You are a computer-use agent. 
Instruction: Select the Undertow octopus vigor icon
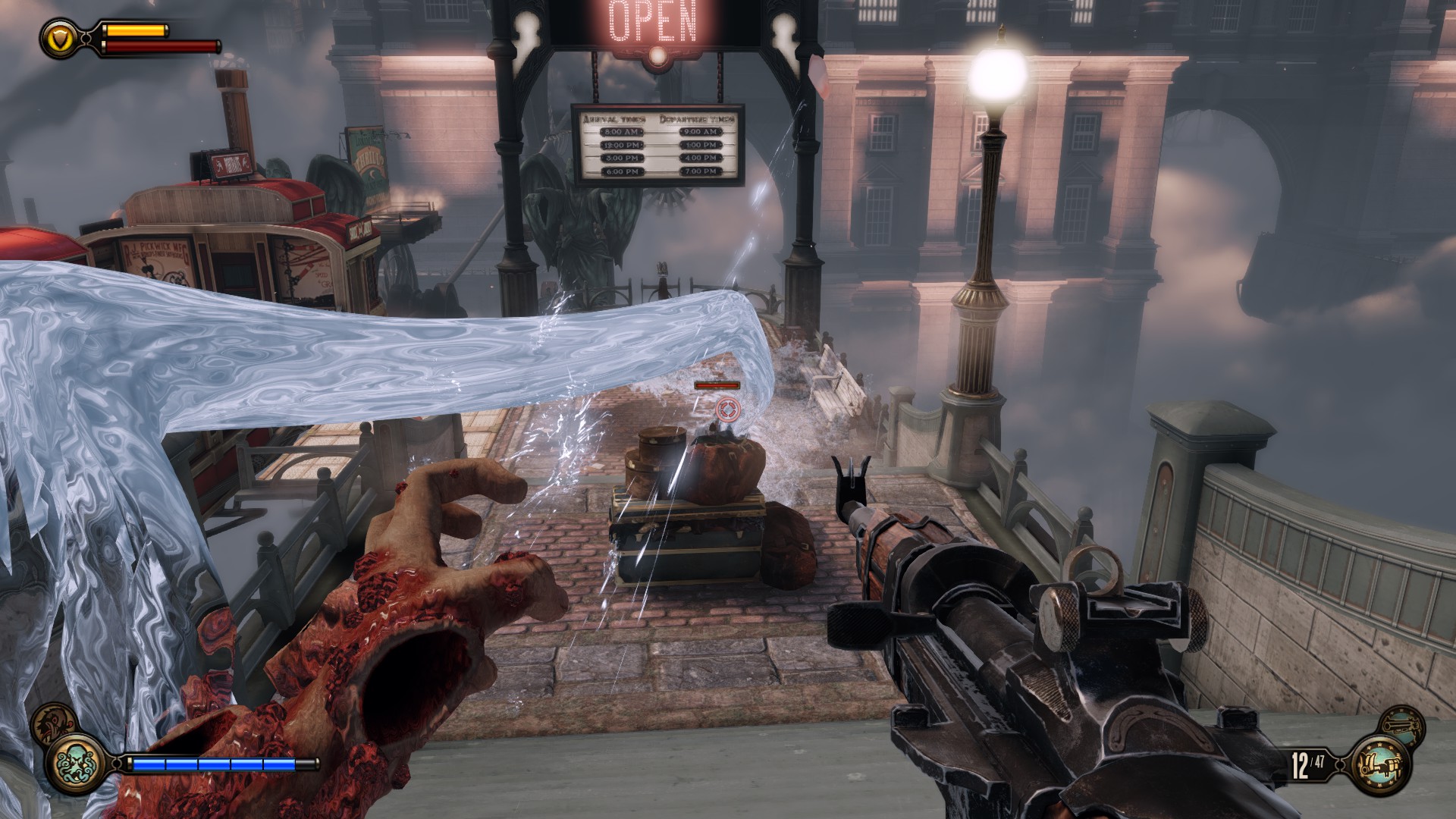(x=76, y=763)
